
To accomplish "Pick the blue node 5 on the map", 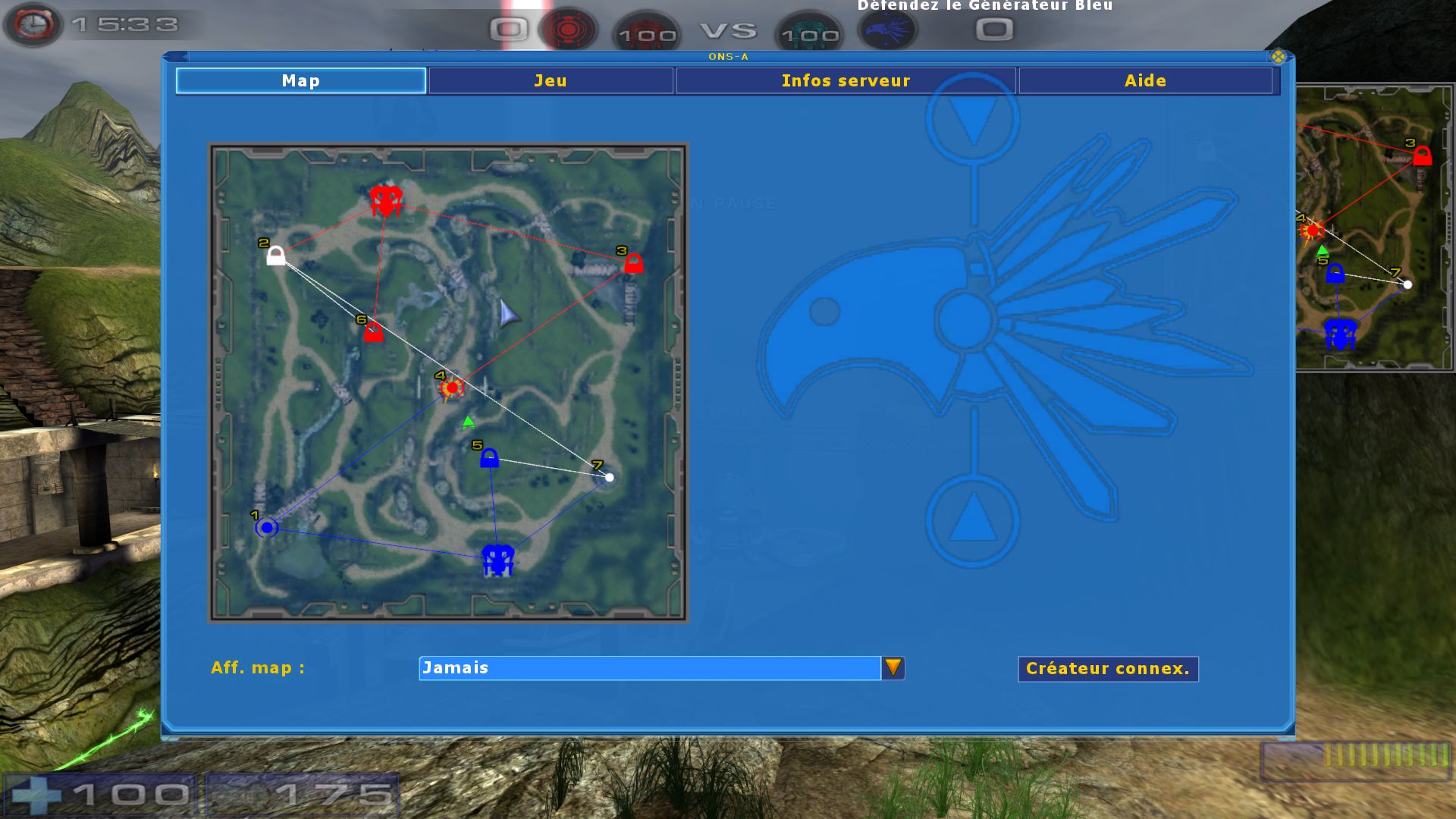I will click(x=489, y=457).
